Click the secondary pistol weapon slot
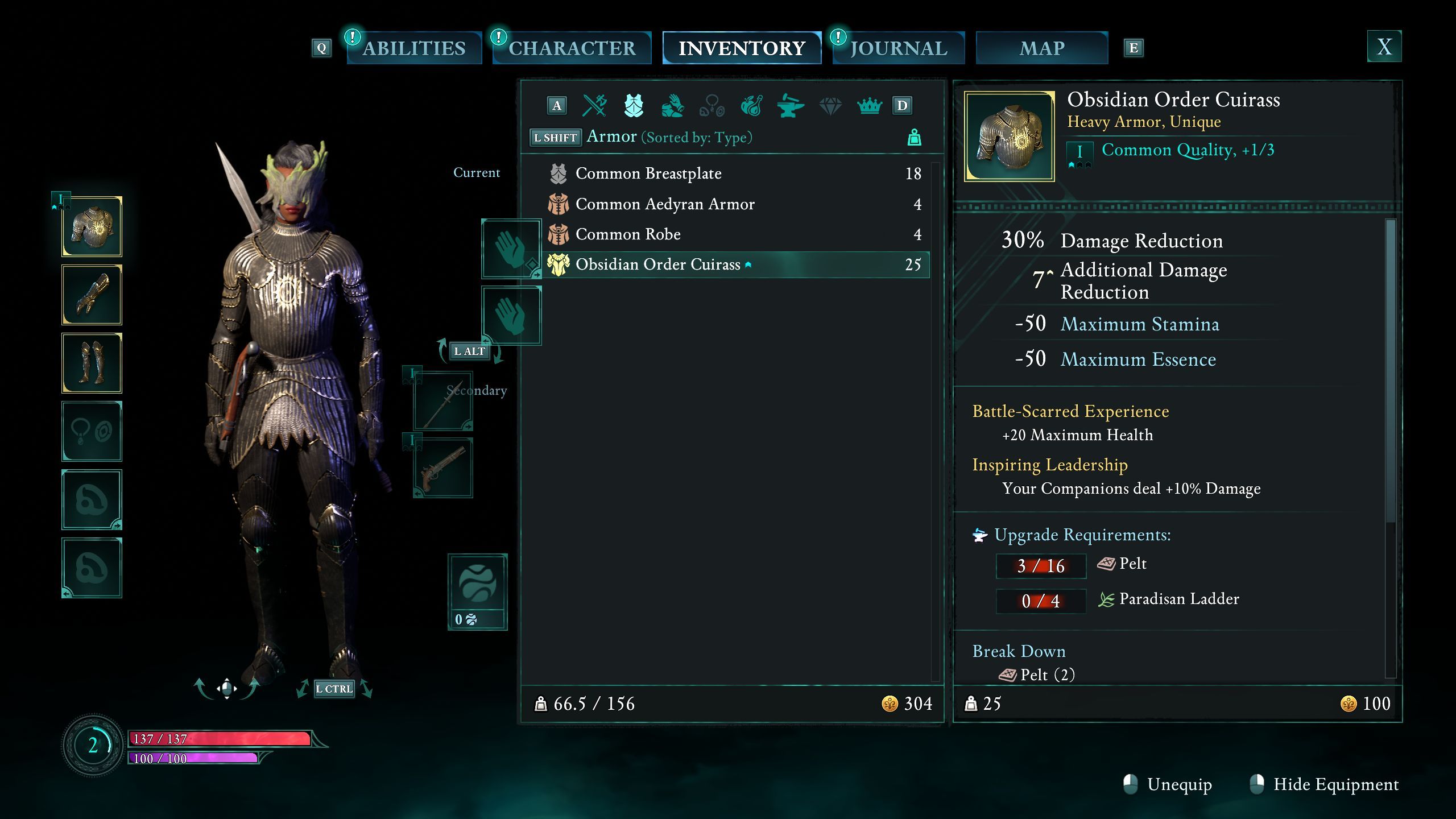1456x819 pixels. 443,468
